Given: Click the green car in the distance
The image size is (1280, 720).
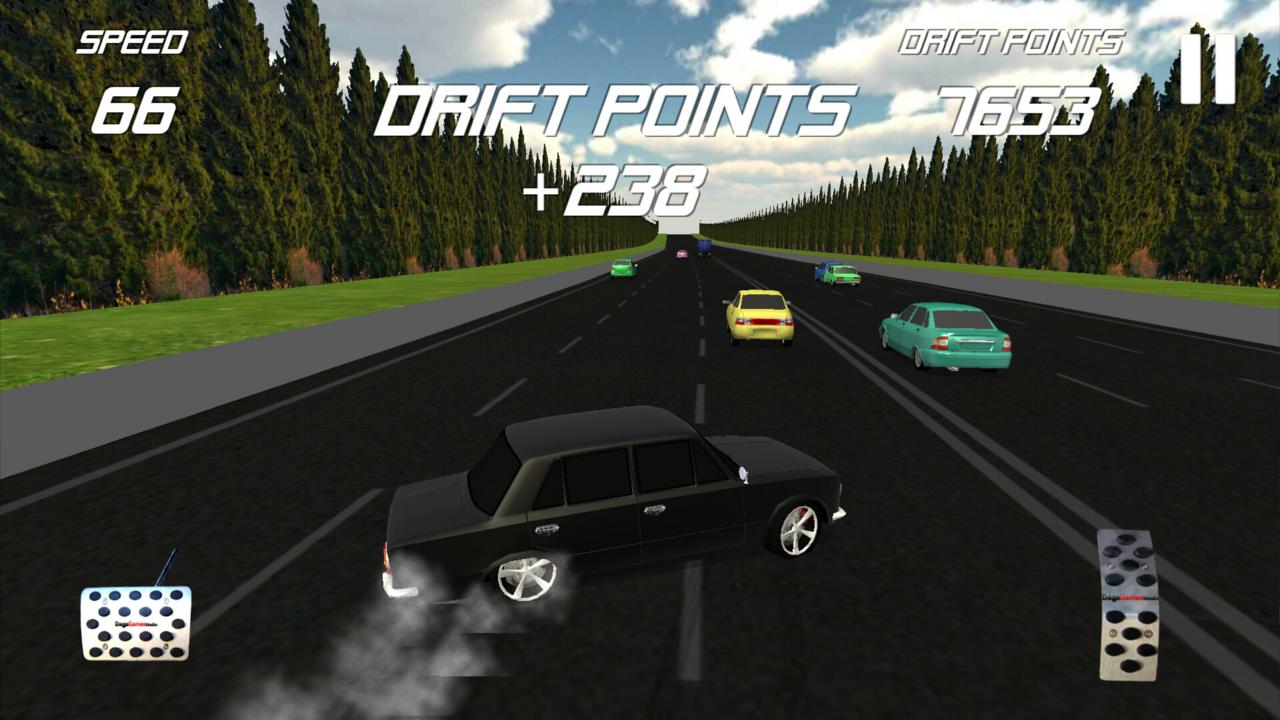Looking at the screenshot, I should click(x=623, y=268).
